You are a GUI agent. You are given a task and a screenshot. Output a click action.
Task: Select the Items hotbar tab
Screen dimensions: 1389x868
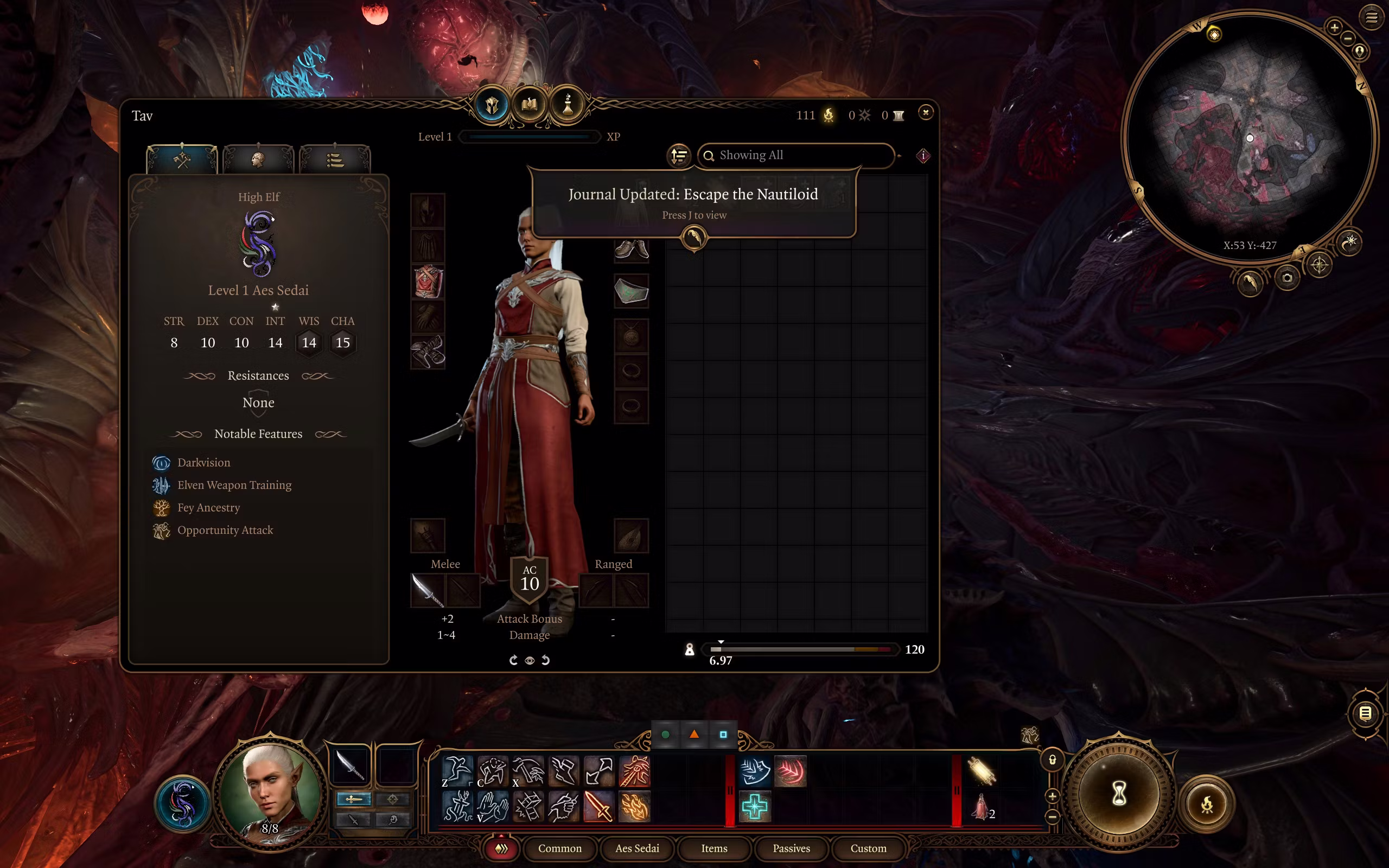[714, 848]
